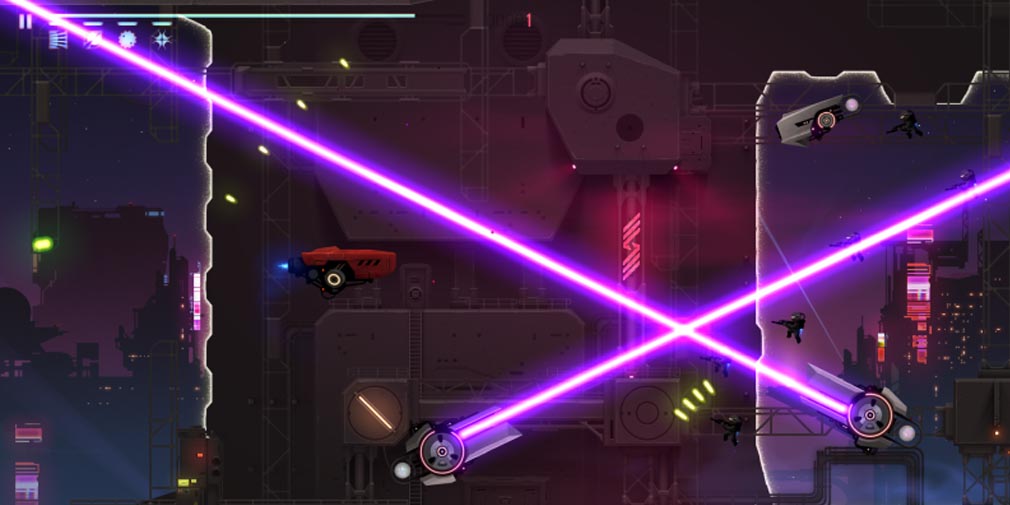Select the square slashed ability icon
Image resolution: width=1010 pixels, height=505 pixels.
point(93,39)
